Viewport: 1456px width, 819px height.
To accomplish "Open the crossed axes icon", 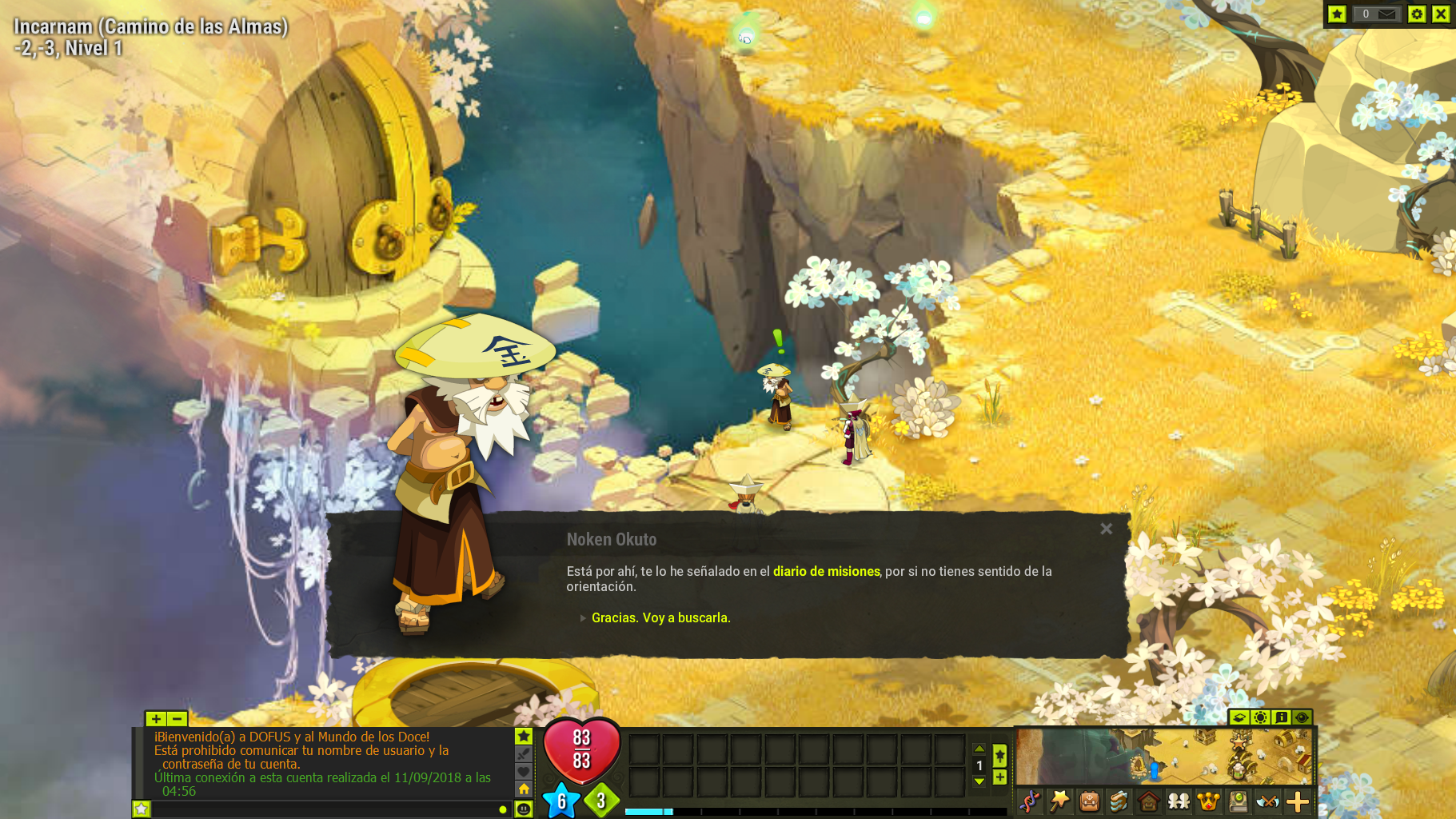I will [1268, 801].
